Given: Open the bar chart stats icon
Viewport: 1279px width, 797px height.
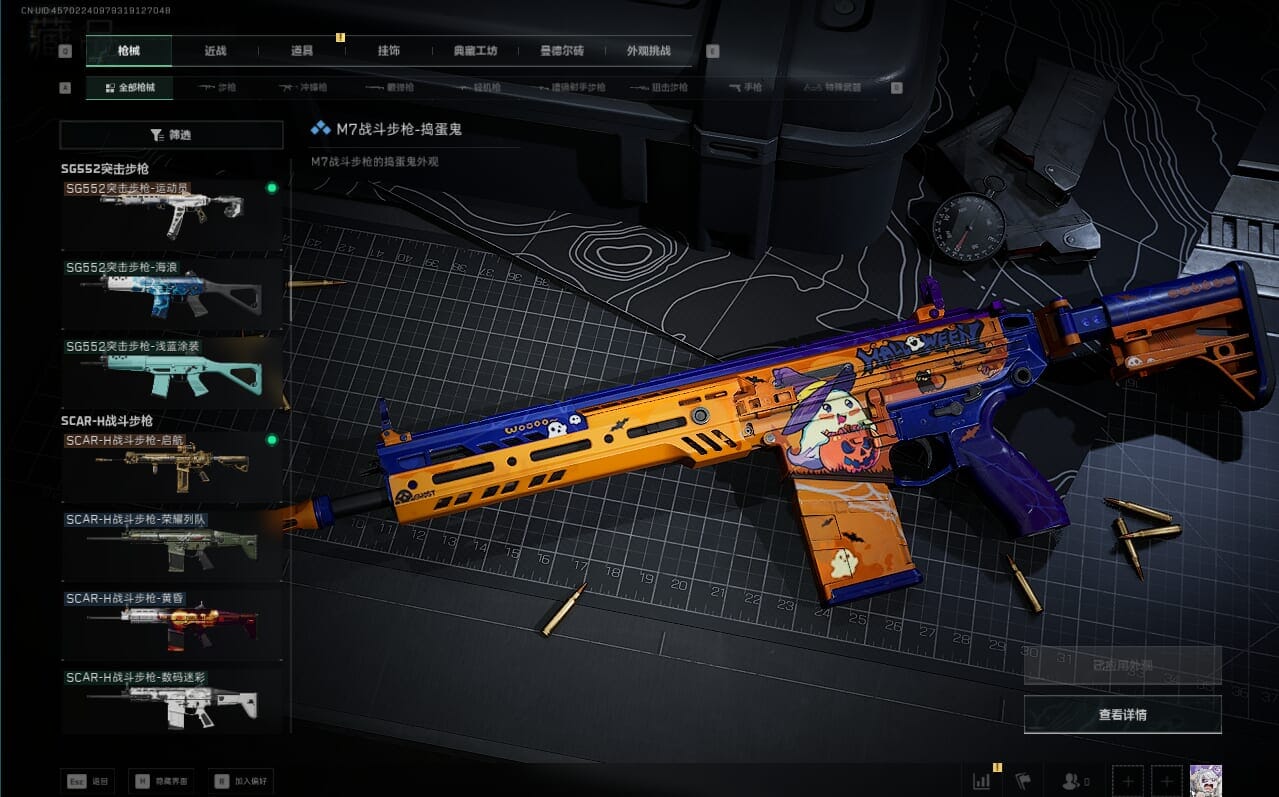Looking at the screenshot, I should point(981,780).
